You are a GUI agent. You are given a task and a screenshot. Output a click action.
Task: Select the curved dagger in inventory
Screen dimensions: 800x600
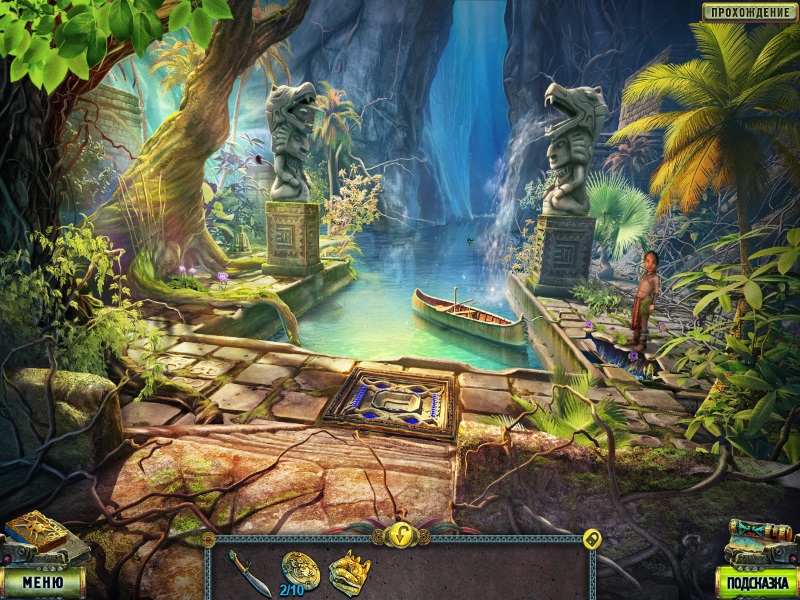[x=247, y=573]
